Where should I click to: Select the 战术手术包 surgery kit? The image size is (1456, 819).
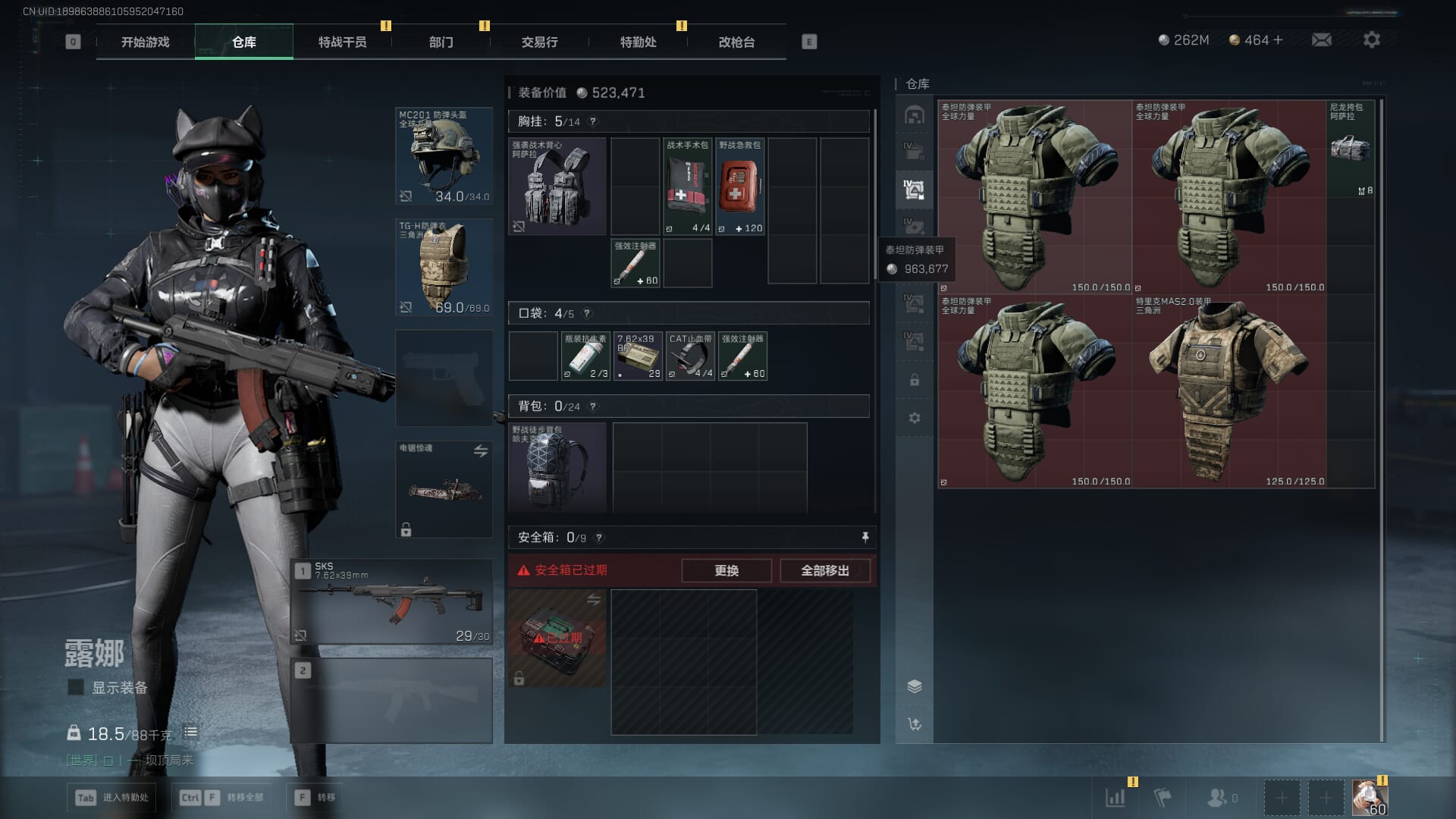pyautogui.click(x=687, y=187)
